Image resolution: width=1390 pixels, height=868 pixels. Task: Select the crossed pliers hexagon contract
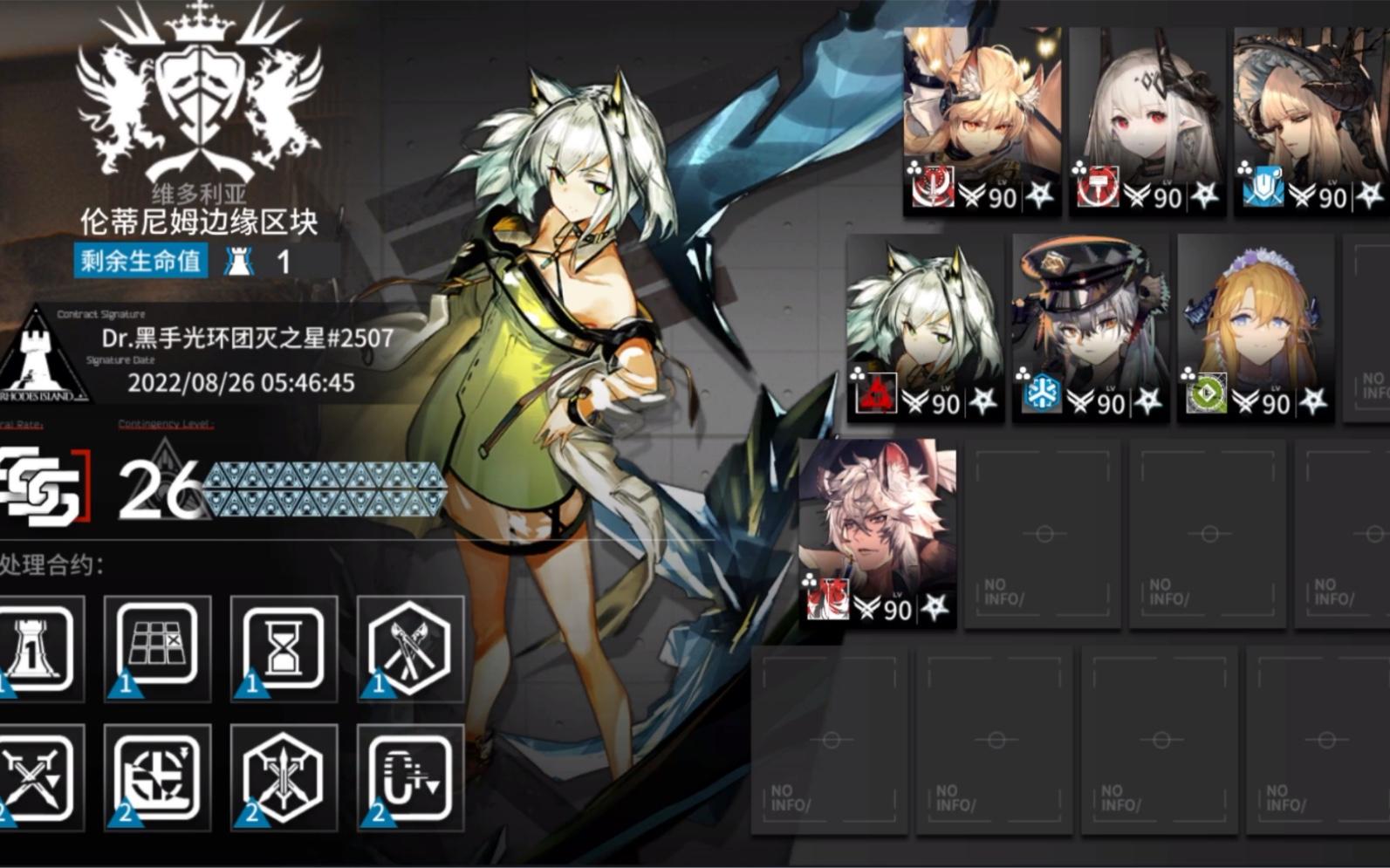tap(410, 649)
